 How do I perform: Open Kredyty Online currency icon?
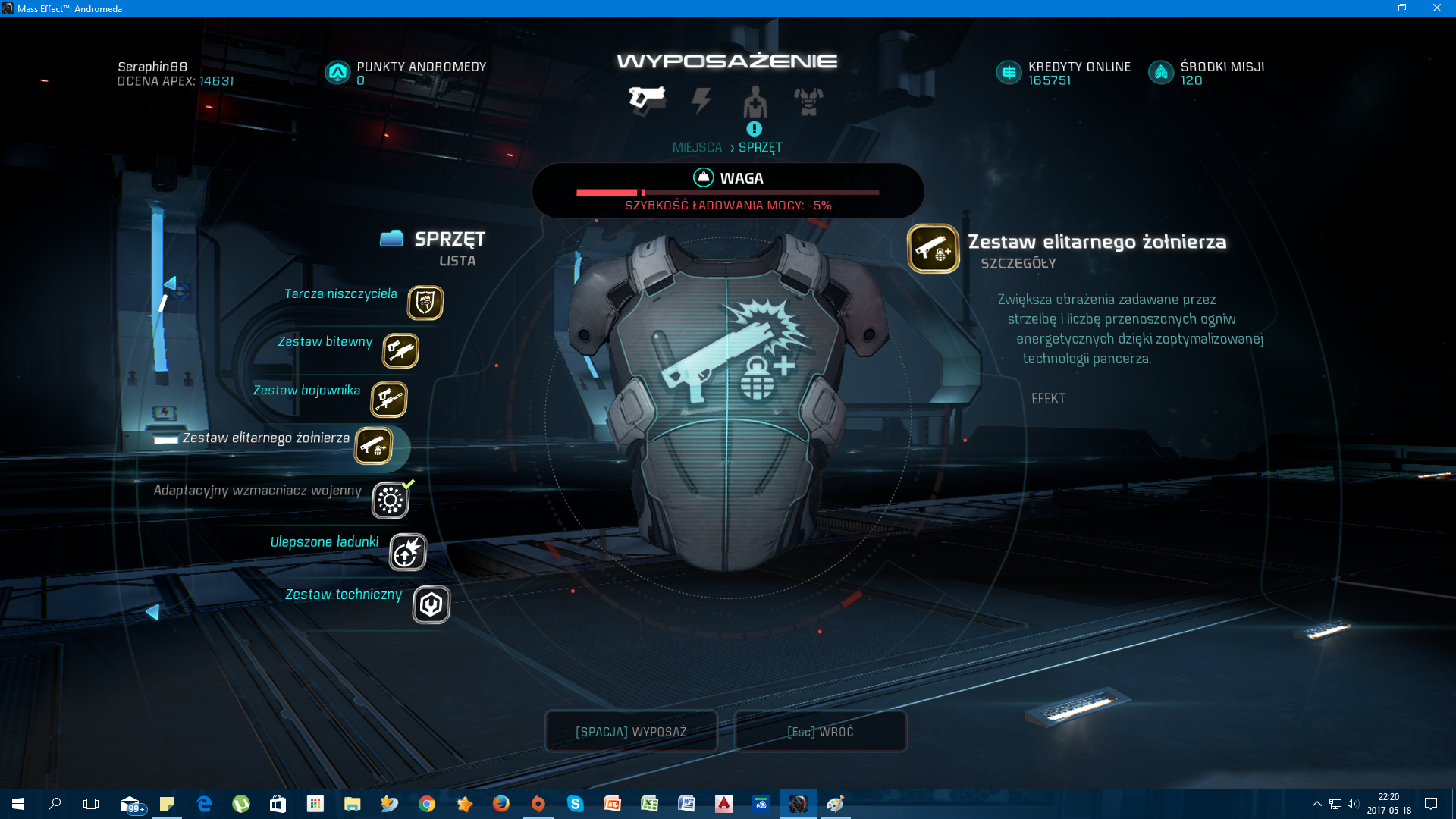click(x=1009, y=73)
